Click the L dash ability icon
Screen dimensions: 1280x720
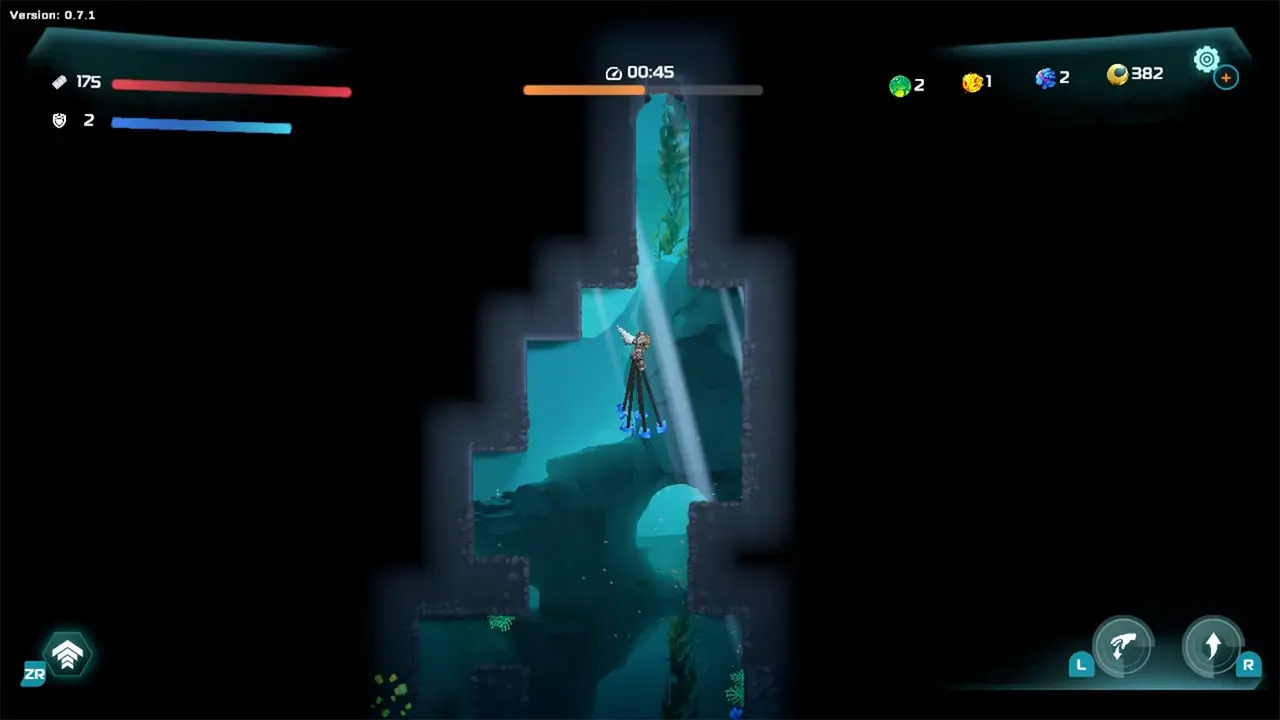pyautogui.click(x=1124, y=647)
